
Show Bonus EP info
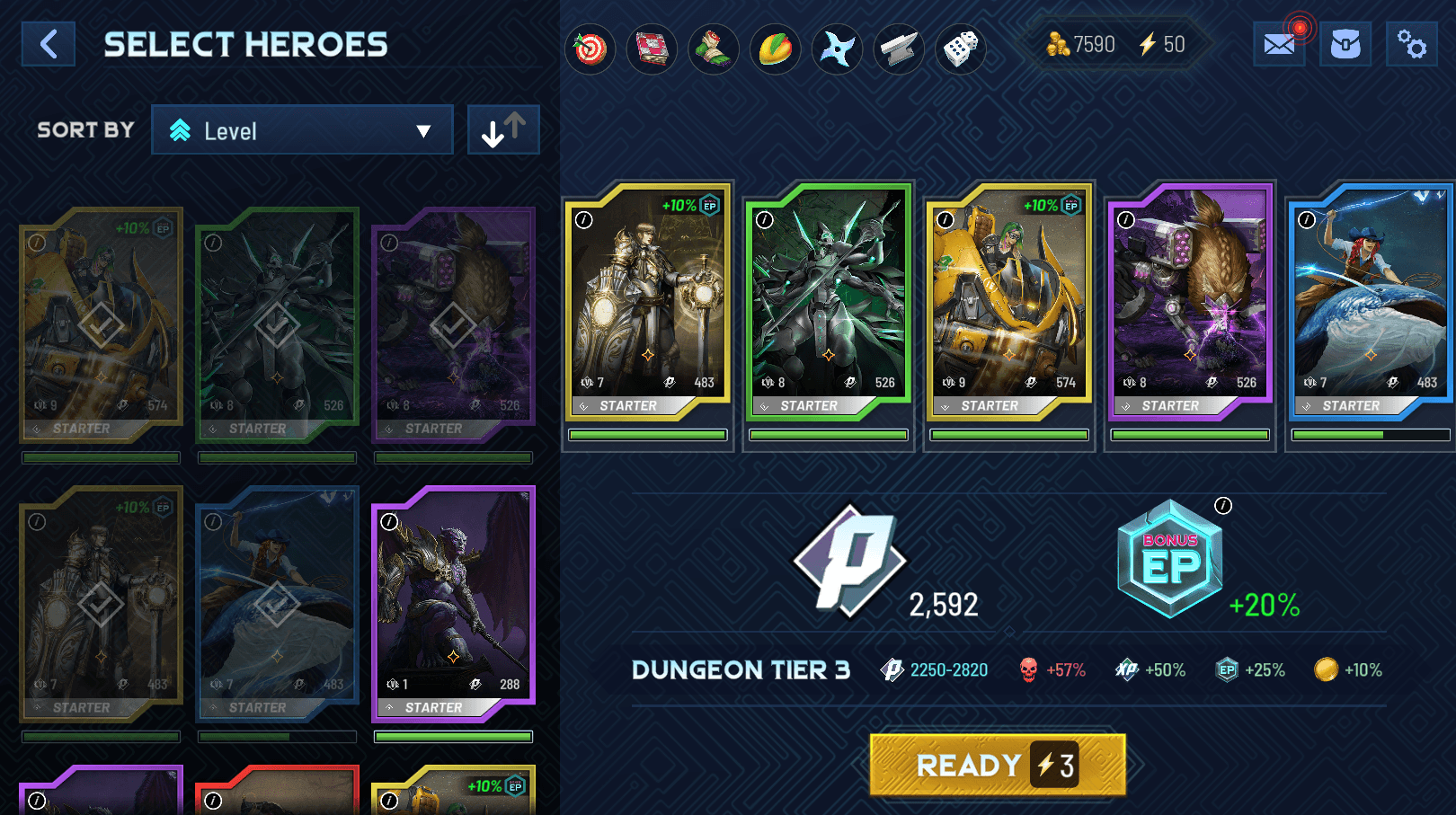pos(1223,506)
